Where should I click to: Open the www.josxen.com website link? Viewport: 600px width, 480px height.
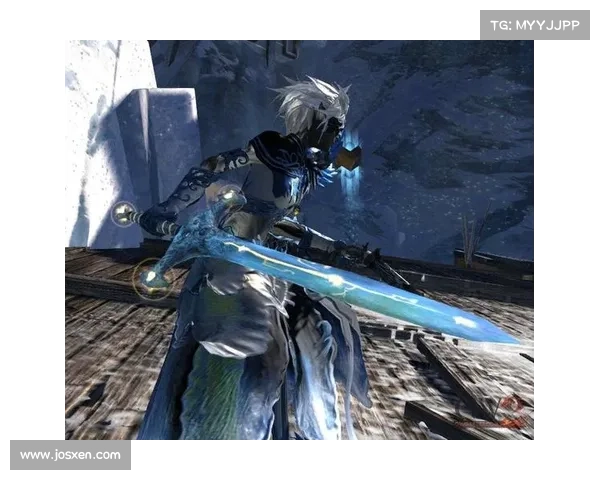[x=71, y=455]
